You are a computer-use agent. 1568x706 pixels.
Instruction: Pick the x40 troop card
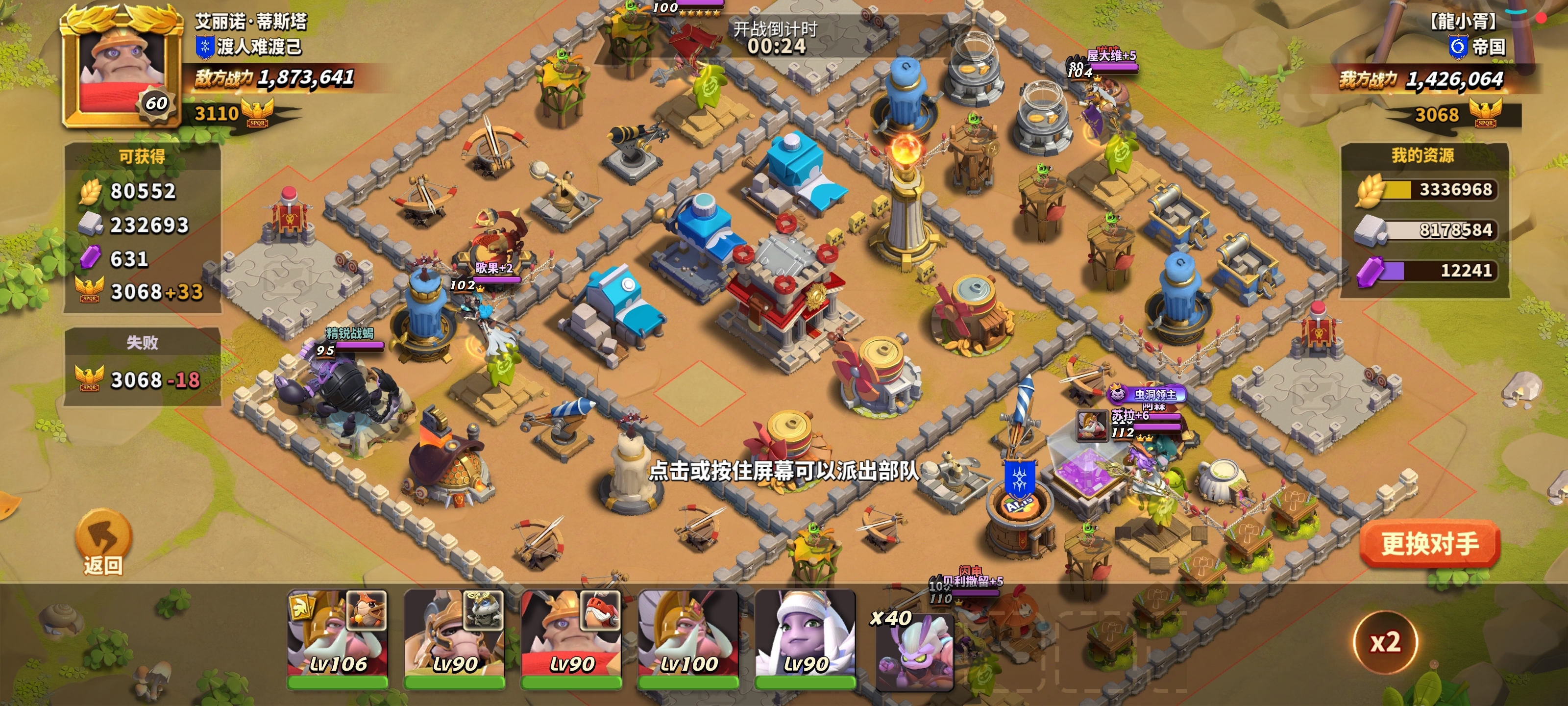click(914, 650)
